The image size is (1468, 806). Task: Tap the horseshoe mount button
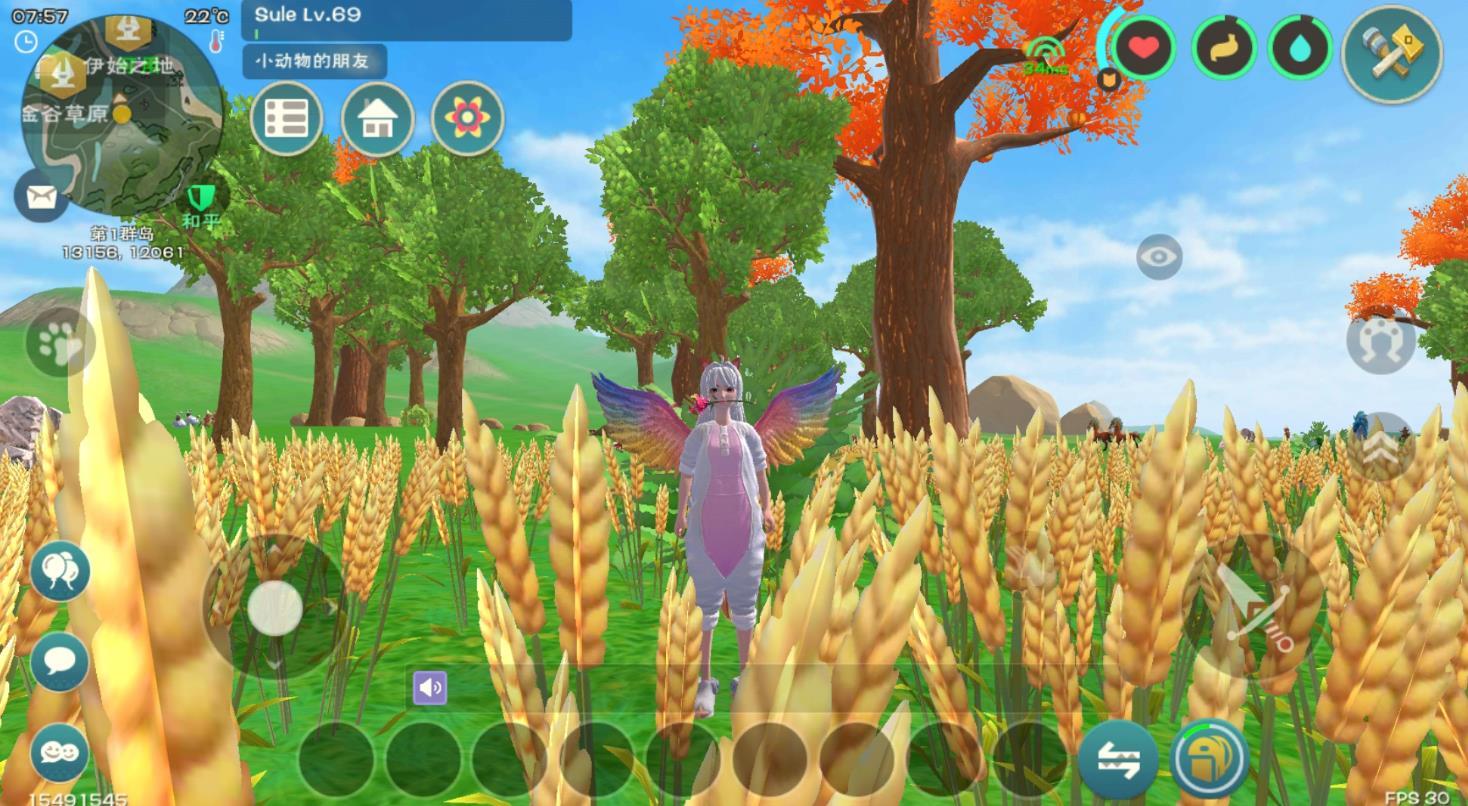point(1380,343)
